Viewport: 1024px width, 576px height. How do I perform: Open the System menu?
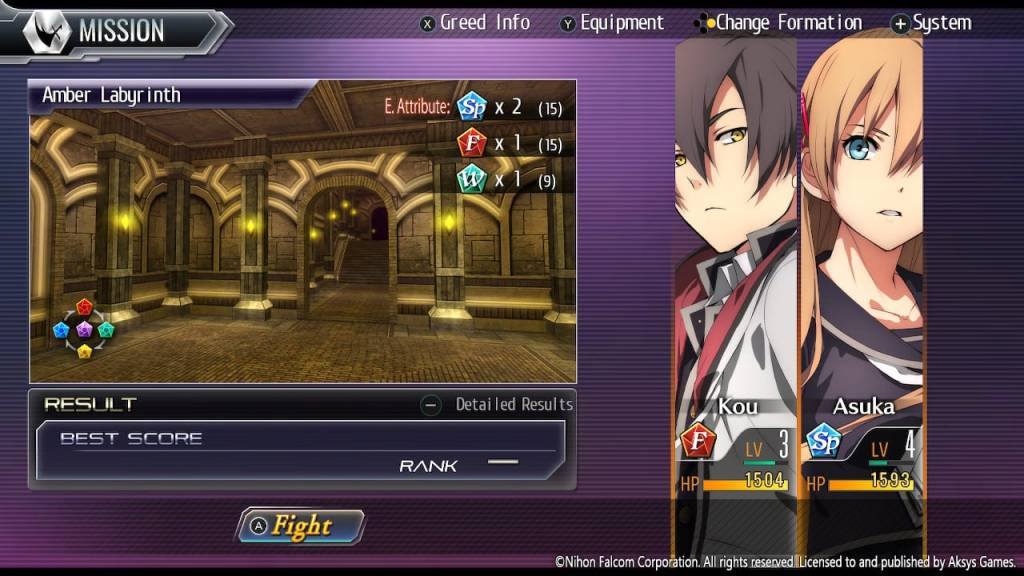[x=931, y=22]
